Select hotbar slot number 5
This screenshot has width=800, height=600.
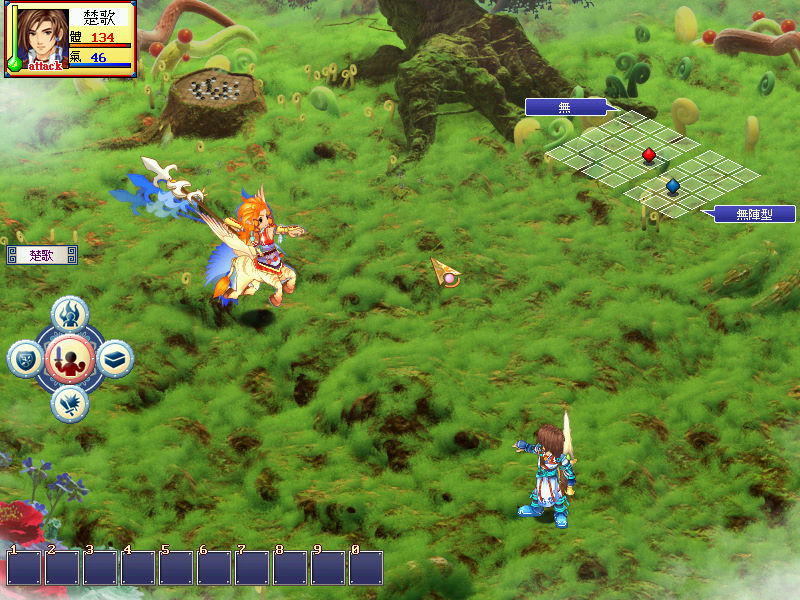pyautogui.click(x=176, y=567)
